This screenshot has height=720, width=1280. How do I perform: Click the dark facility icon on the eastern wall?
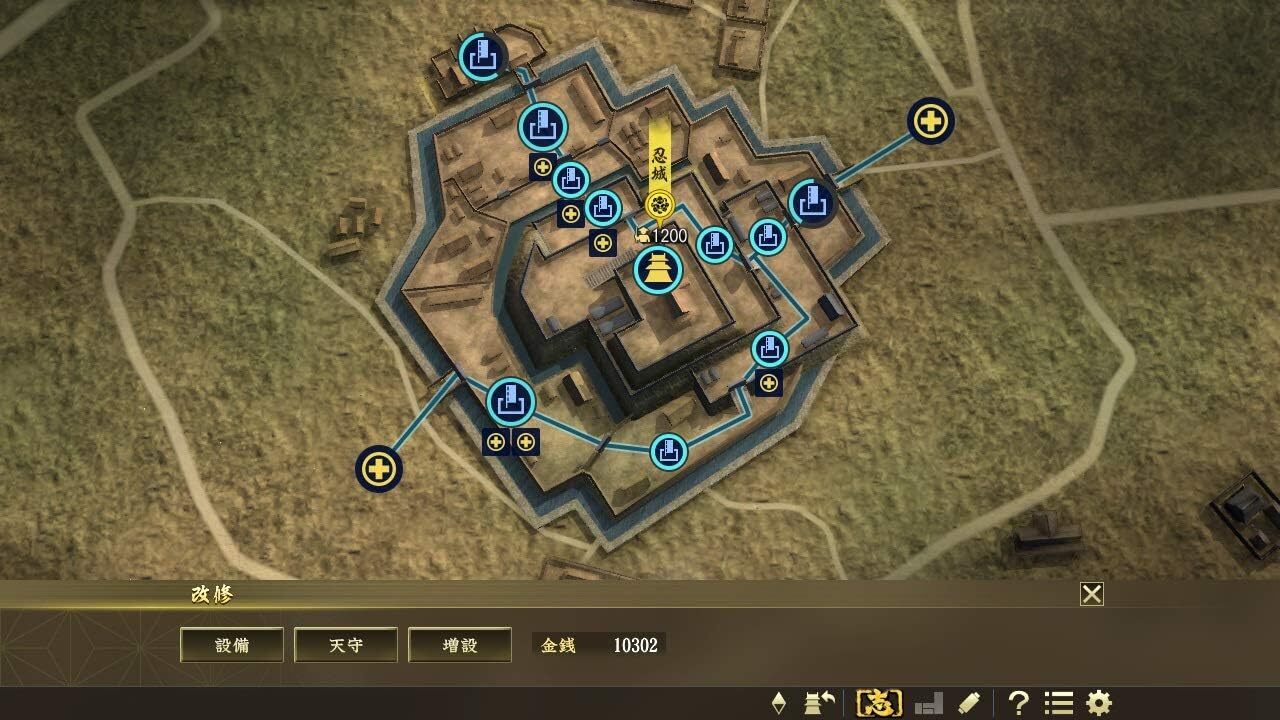point(812,203)
